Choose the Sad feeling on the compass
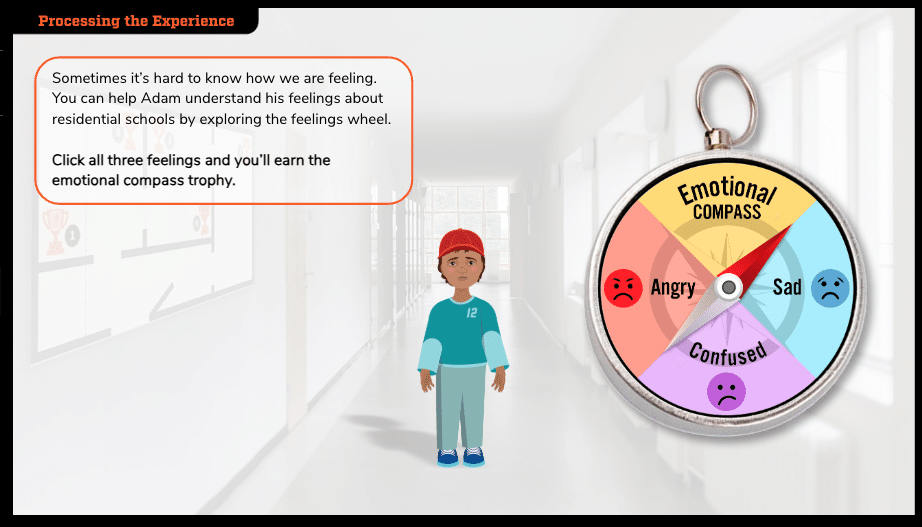The image size is (922, 527). tap(808, 287)
